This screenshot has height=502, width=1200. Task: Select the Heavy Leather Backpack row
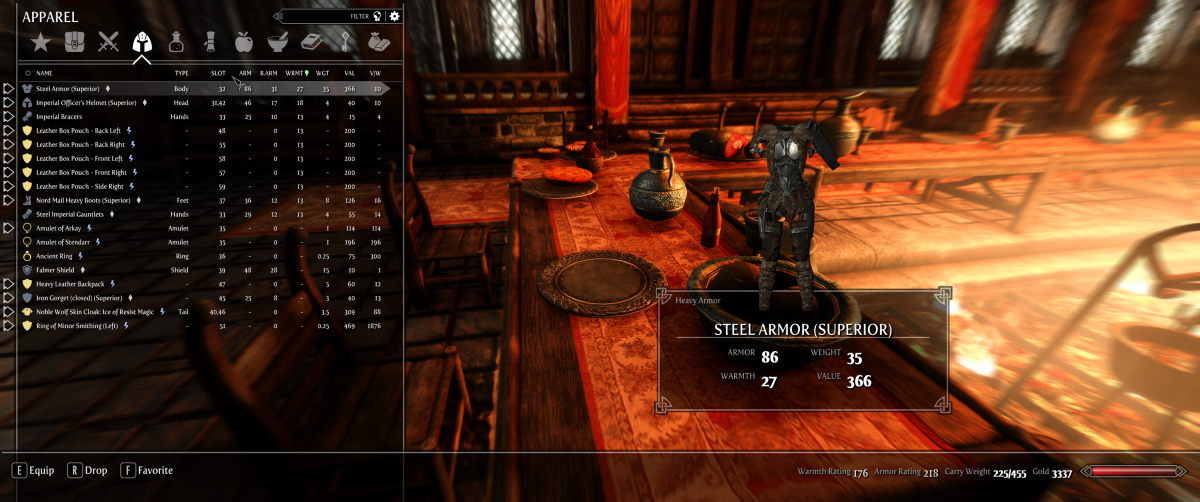tap(70, 284)
